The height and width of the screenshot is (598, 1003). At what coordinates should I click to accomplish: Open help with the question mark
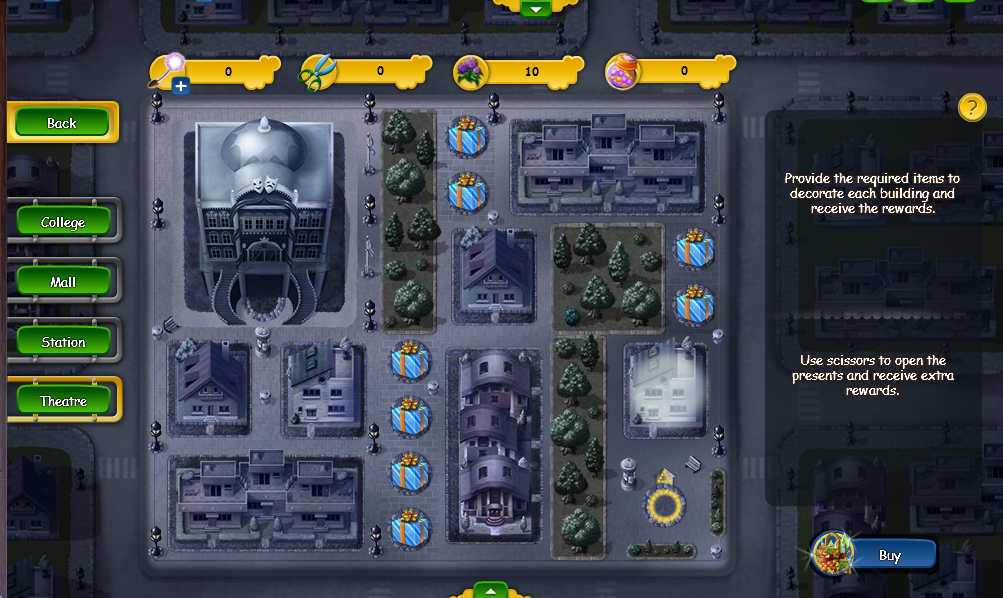point(972,107)
